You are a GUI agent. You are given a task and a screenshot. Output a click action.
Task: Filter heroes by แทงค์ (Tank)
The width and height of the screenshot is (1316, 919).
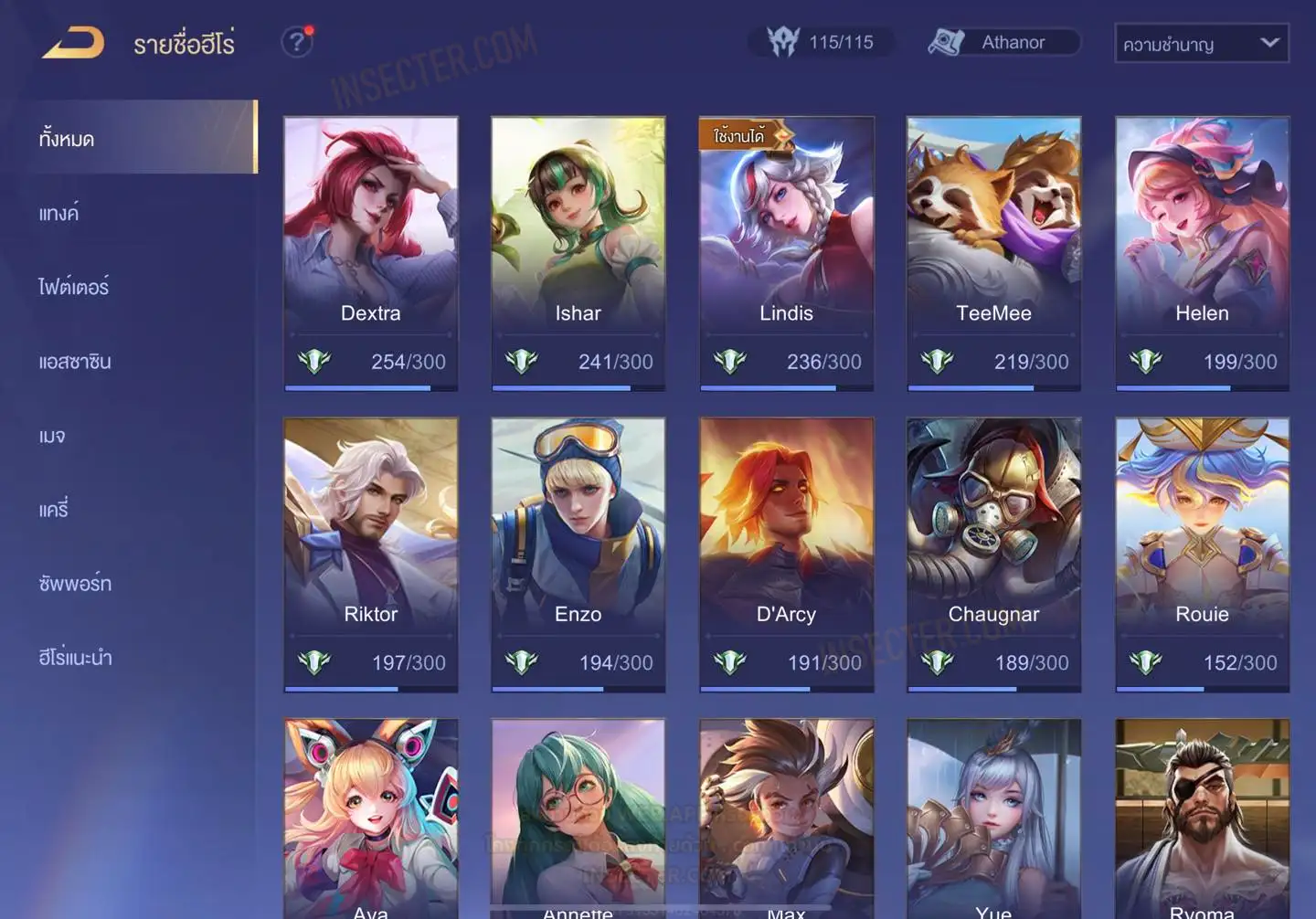58,214
